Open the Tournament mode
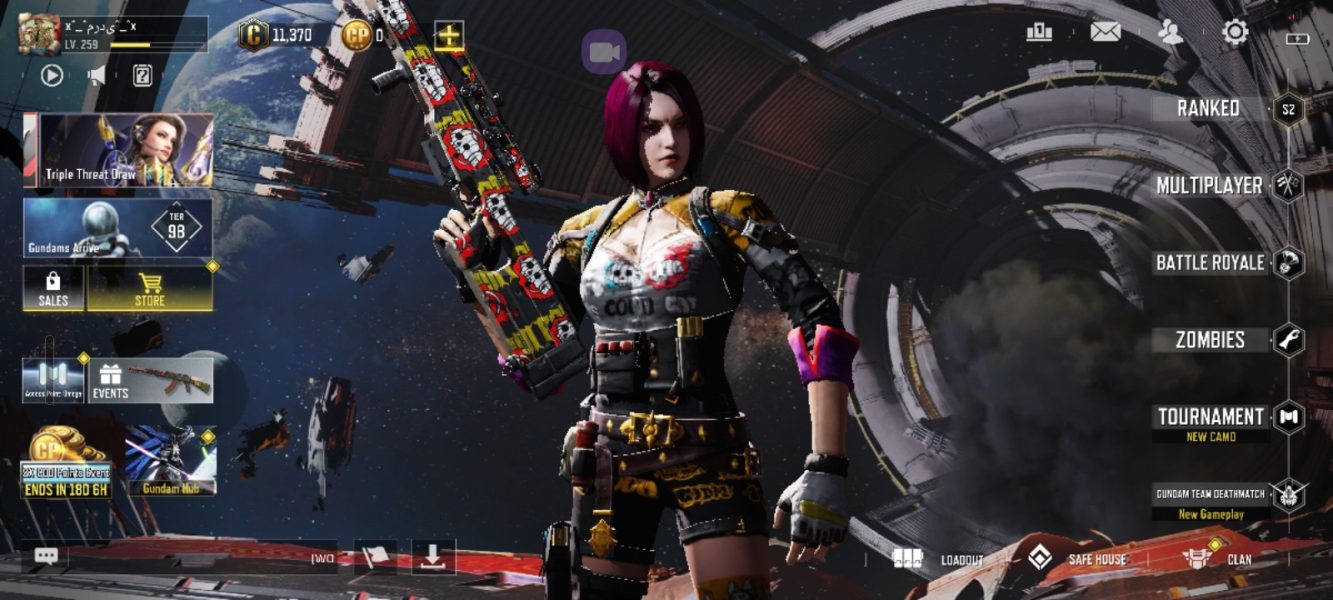Image resolution: width=1333 pixels, height=600 pixels. pyautogui.click(x=1211, y=417)
